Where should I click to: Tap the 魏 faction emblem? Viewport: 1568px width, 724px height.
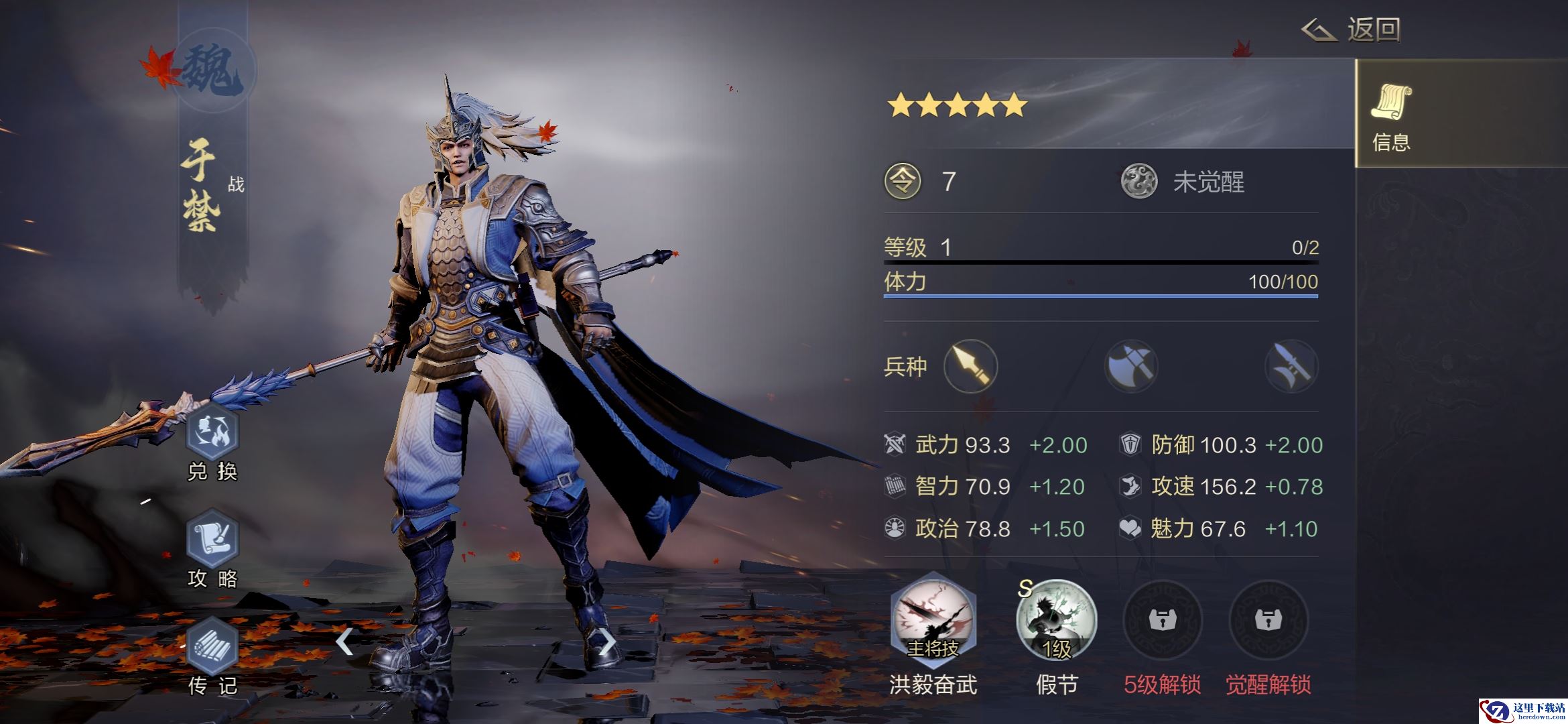(213, 70)
